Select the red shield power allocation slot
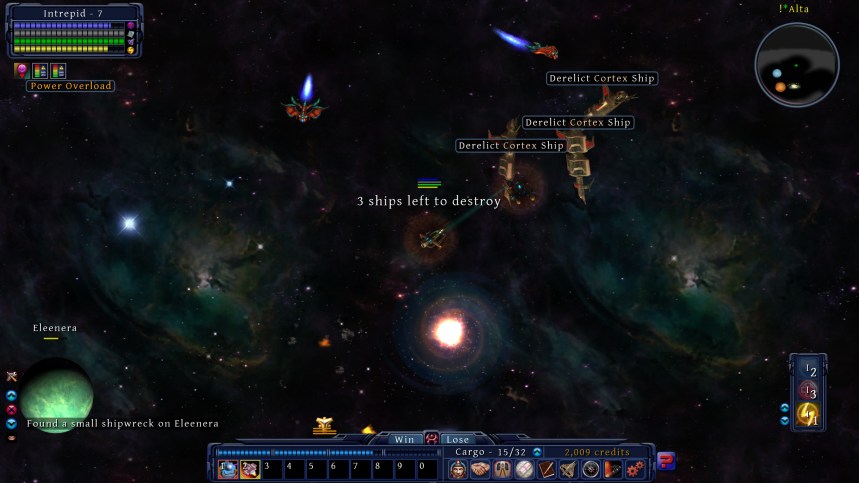The image size is (859, 483). click(x=808, y=393)
